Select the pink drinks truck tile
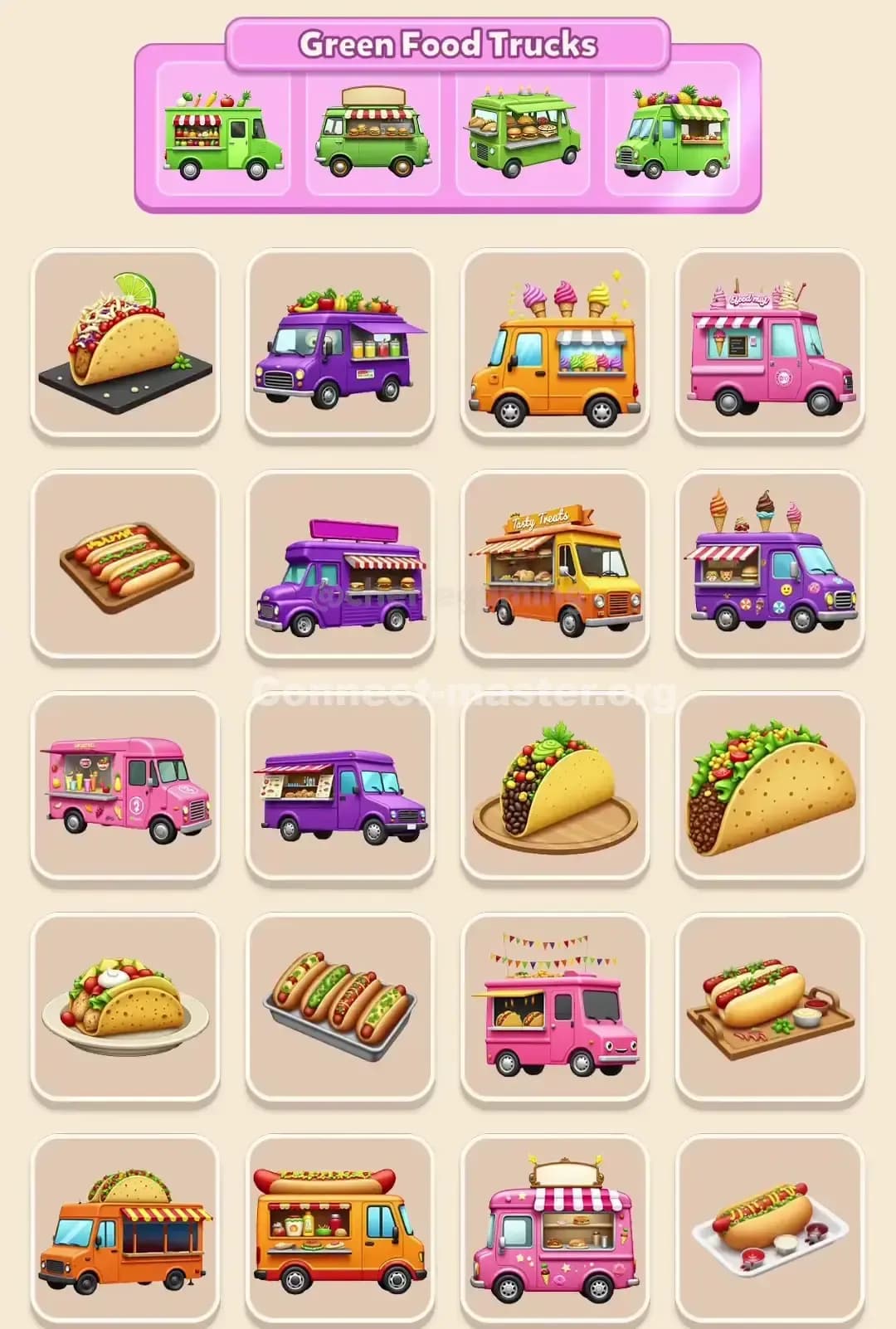 point(124,786)
